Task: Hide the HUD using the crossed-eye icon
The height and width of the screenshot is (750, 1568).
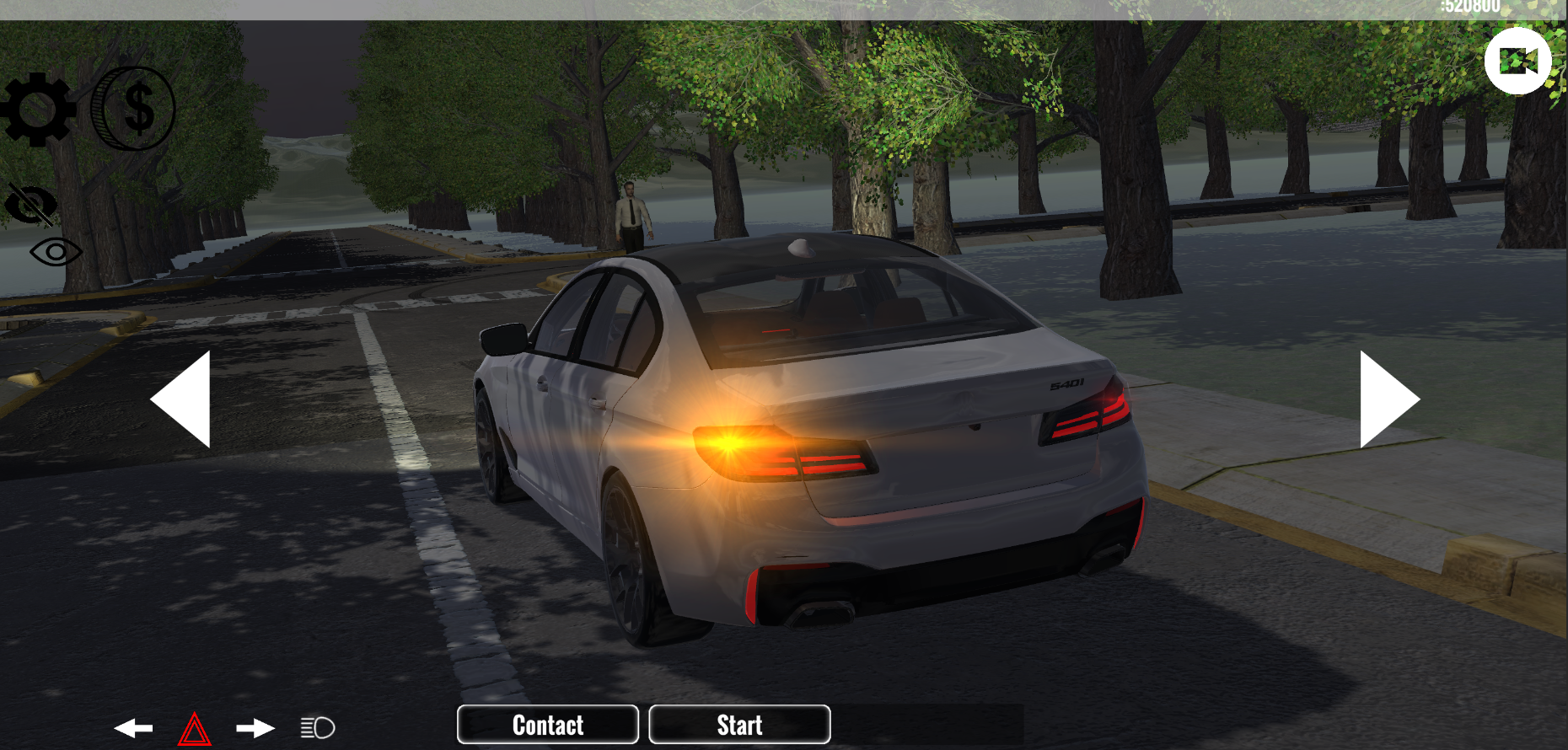Action: 29,202
